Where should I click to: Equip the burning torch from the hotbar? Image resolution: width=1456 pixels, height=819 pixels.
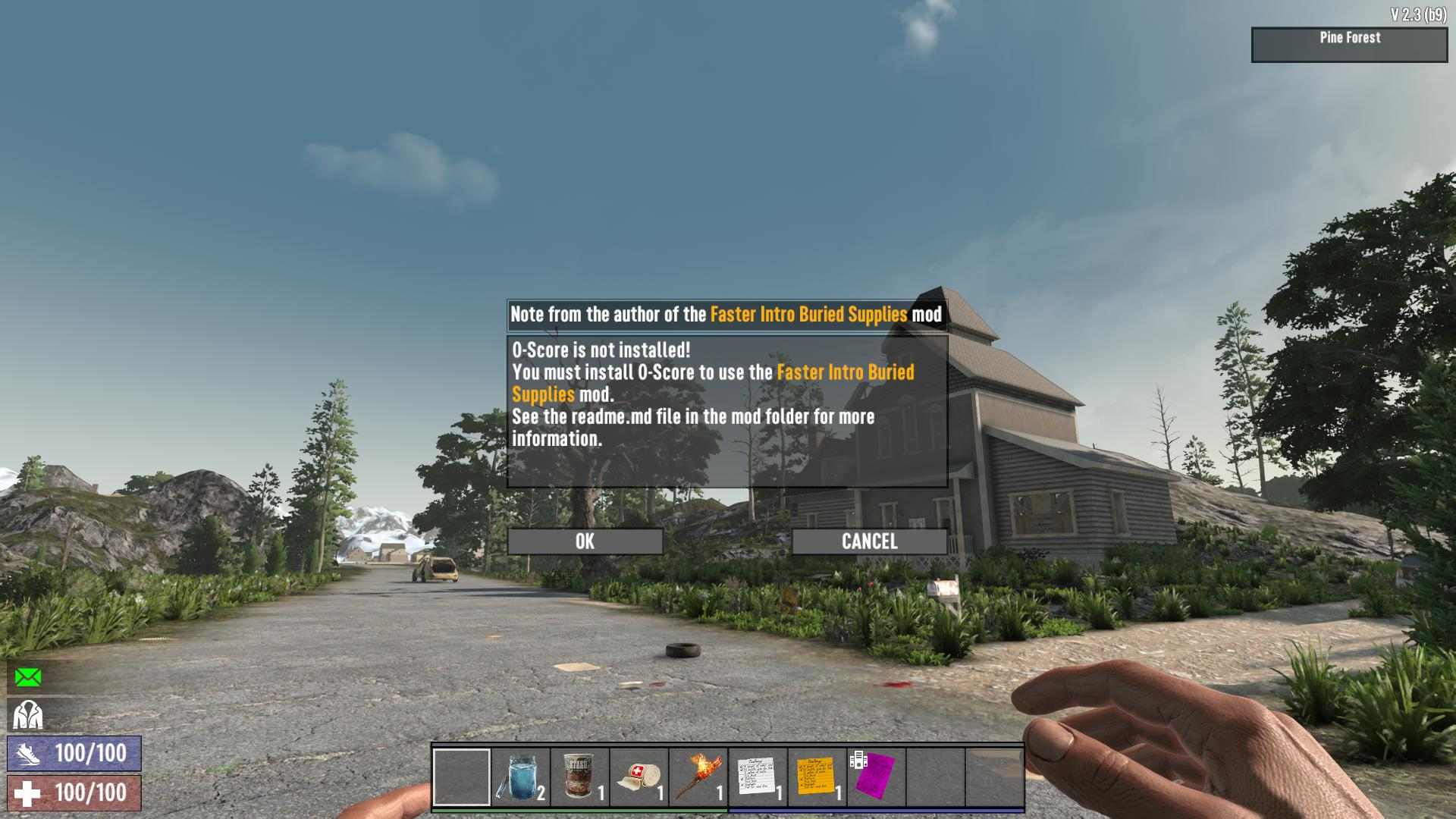pos(698,777)
